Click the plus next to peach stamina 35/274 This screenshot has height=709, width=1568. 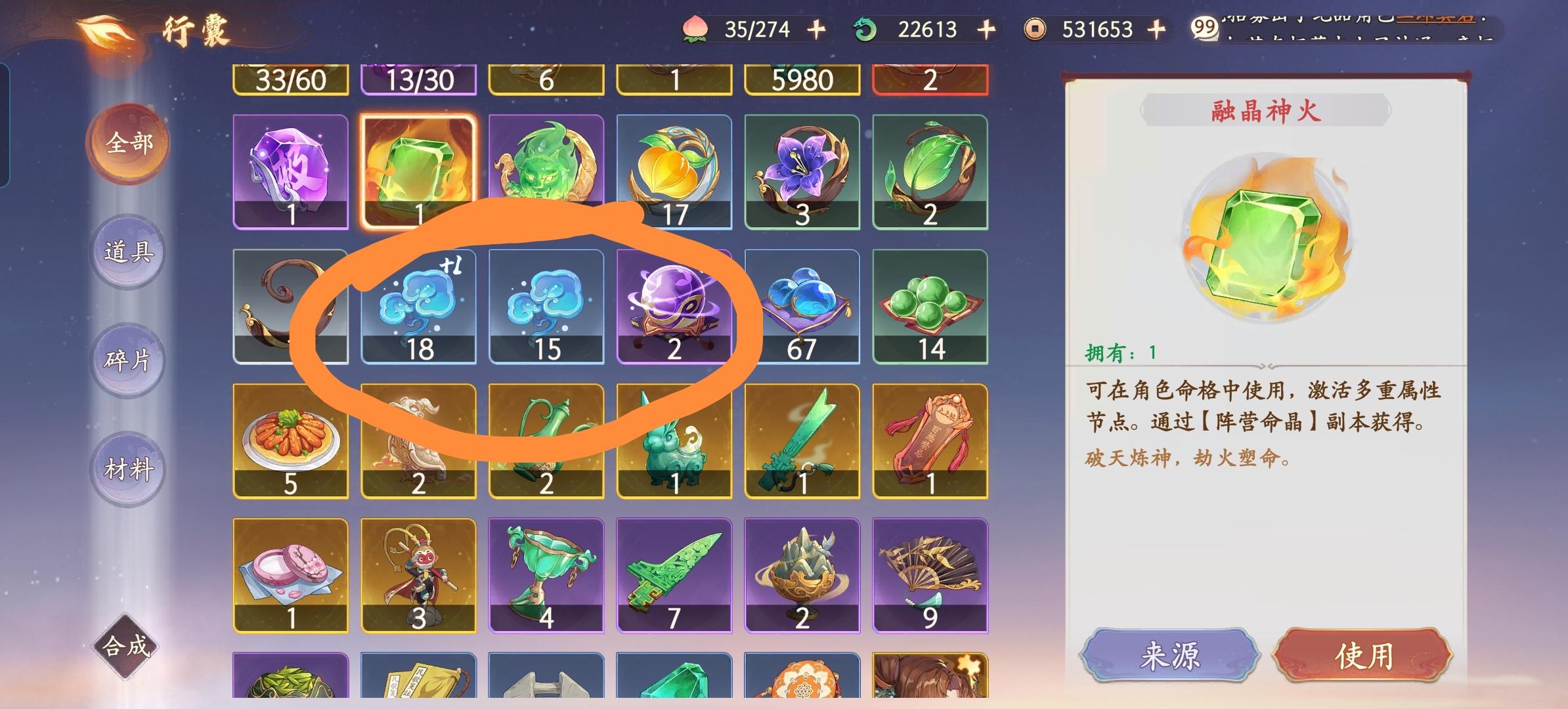click(x=814, y=29)
